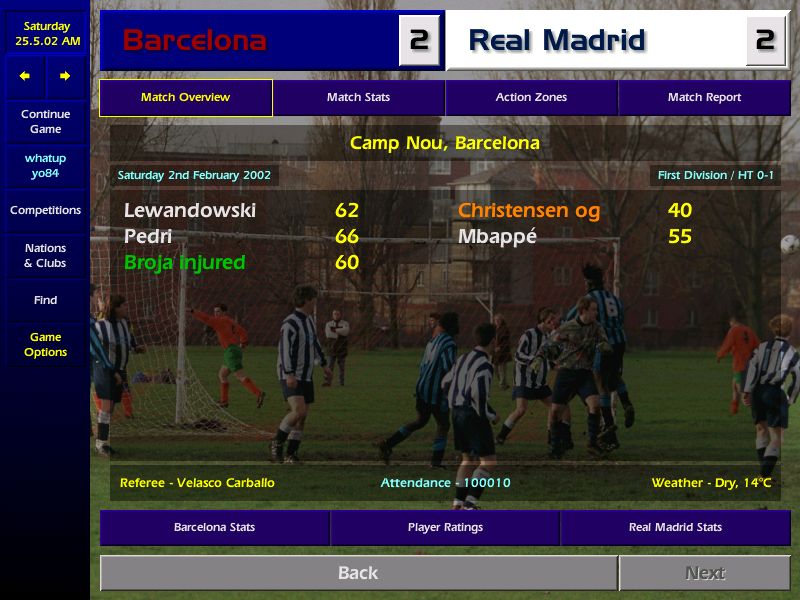The width and height of the screenshot is (800, 600).
Task: Open Game Options
Action: point(45,345)
